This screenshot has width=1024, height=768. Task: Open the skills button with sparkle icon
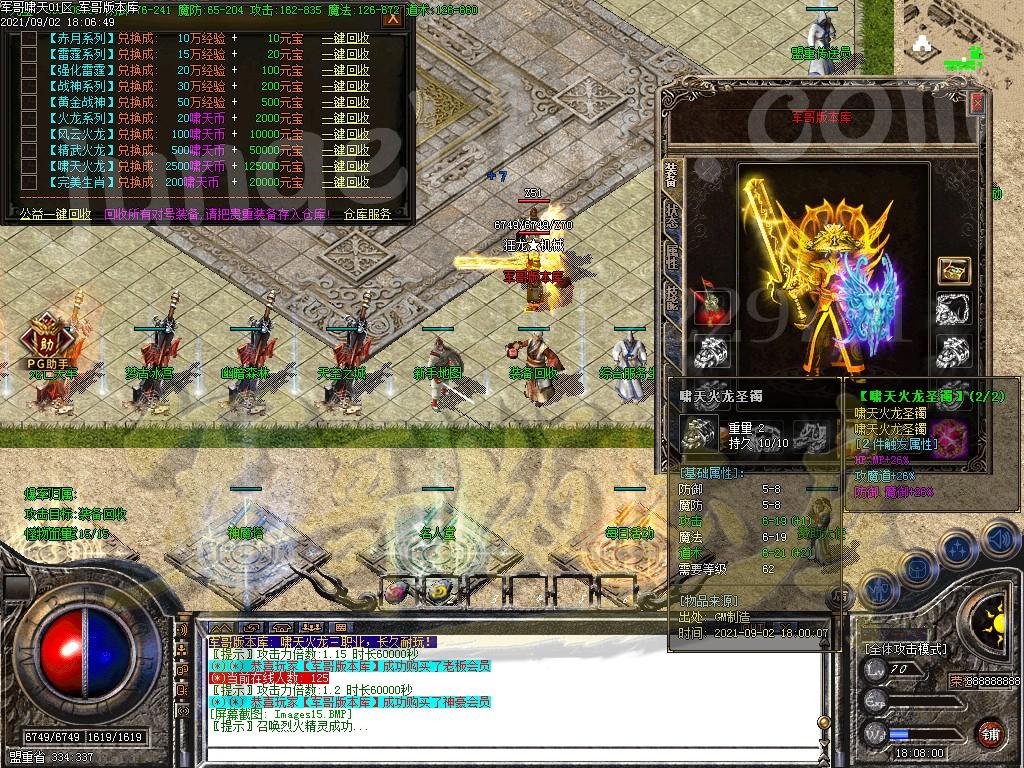point(958,548)
